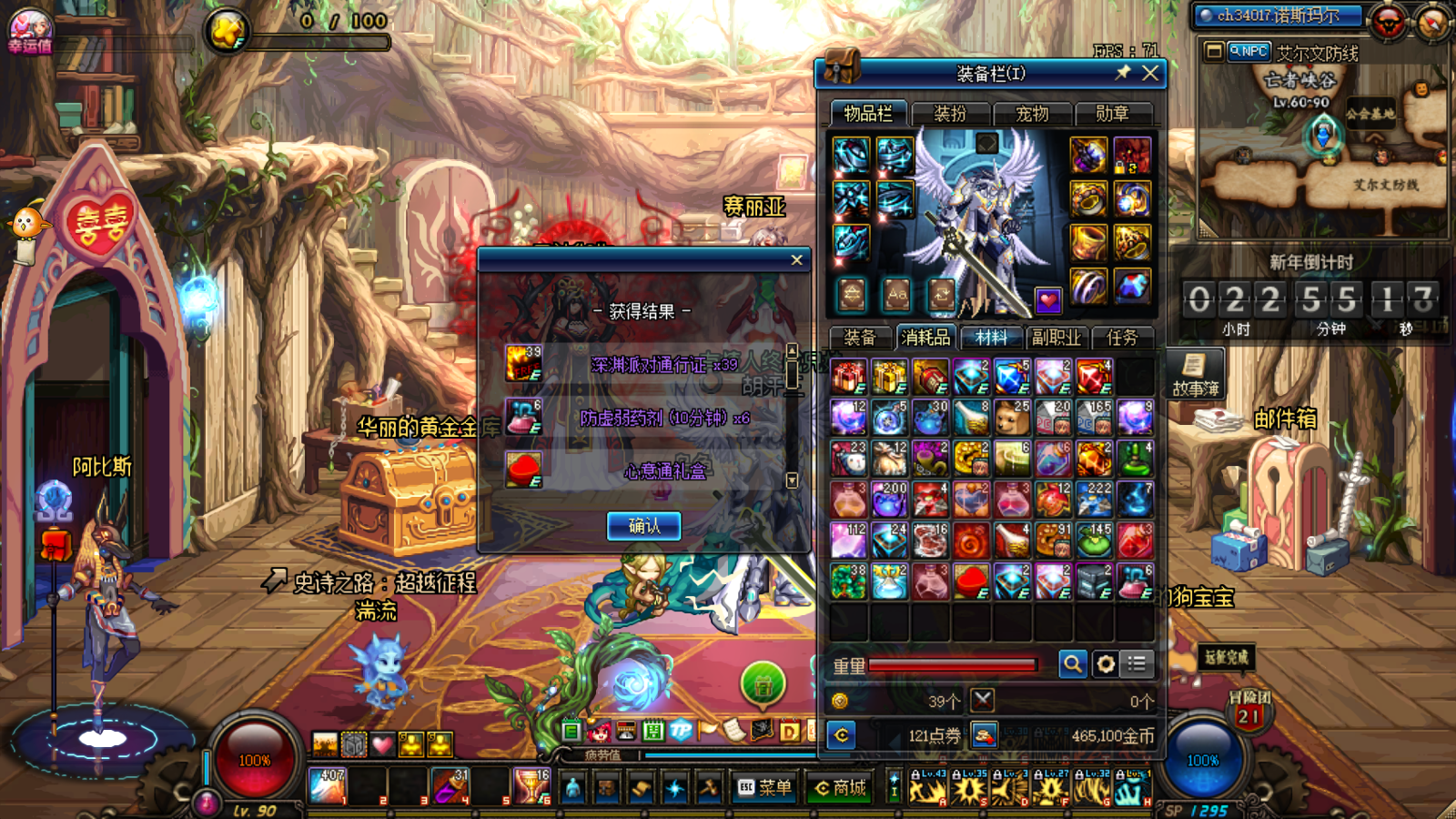
Task: Select the 装备 equipment category tab
Action: click(860, 338)
